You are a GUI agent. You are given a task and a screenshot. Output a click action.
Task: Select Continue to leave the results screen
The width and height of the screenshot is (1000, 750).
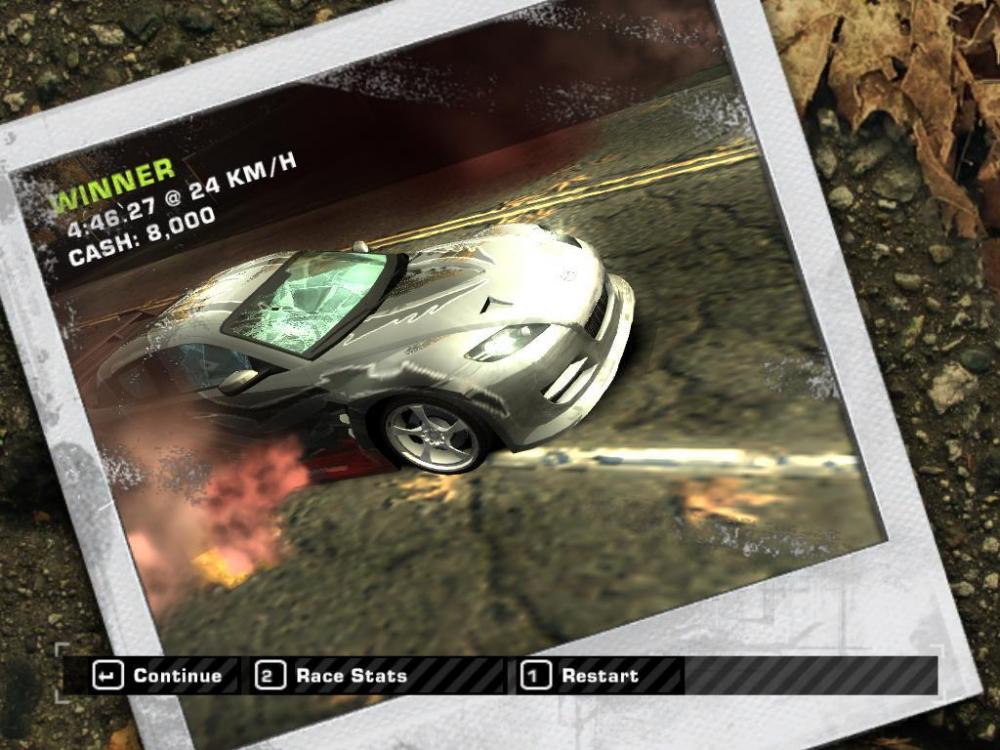coord(159,676)
